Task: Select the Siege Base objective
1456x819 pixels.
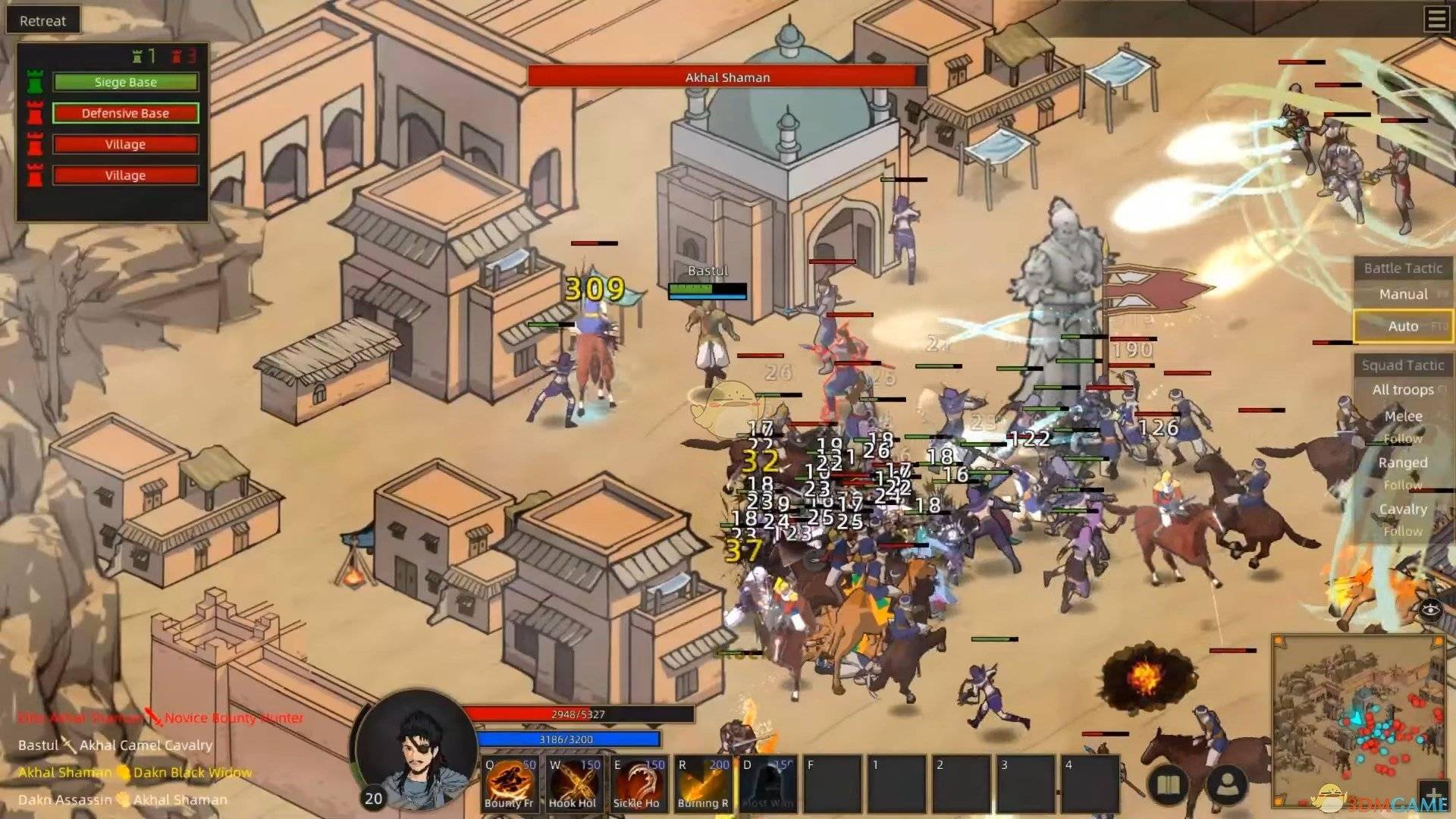Action: coord(125,82)
